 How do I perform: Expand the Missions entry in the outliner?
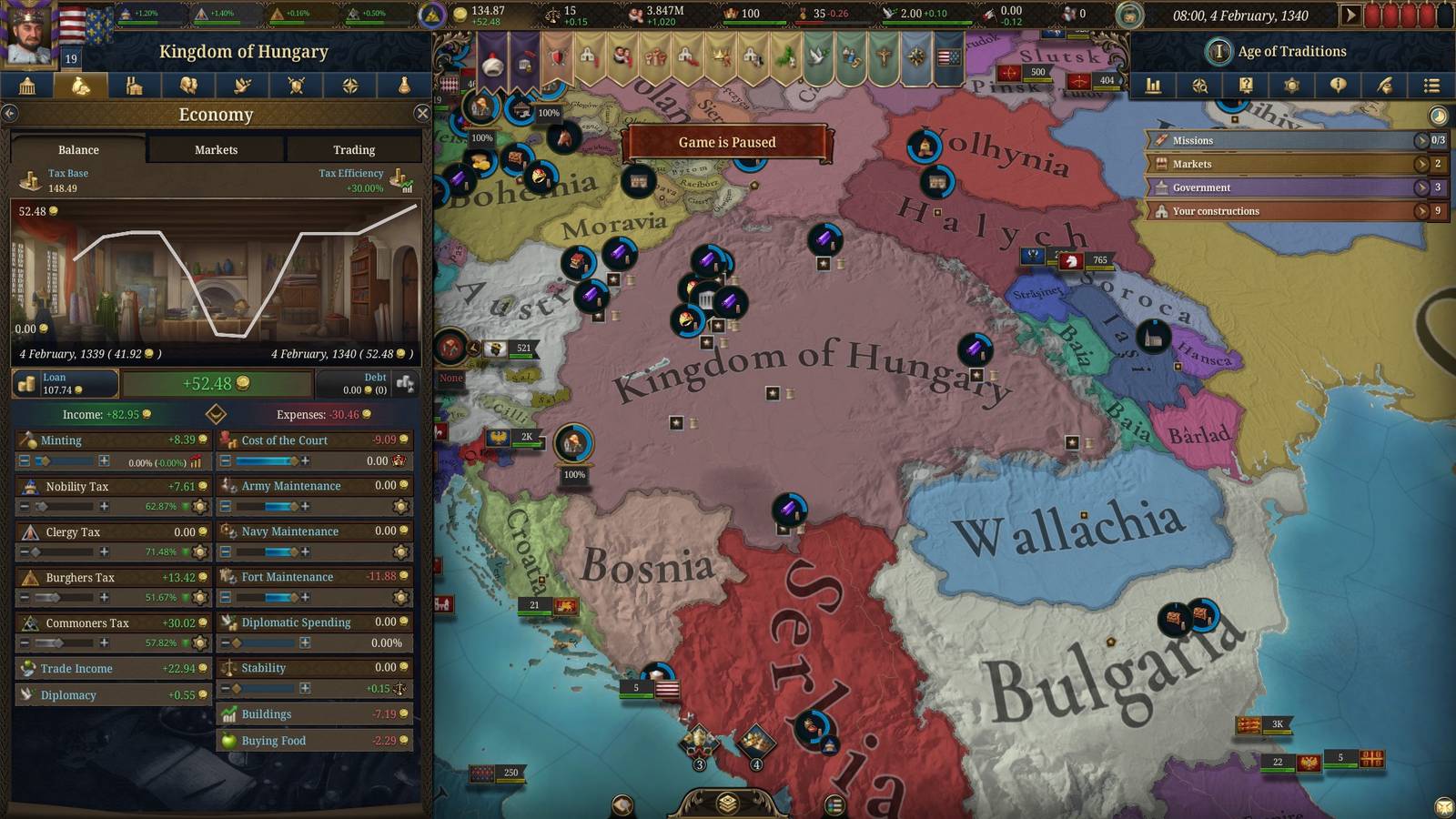tap(1422, 141)
